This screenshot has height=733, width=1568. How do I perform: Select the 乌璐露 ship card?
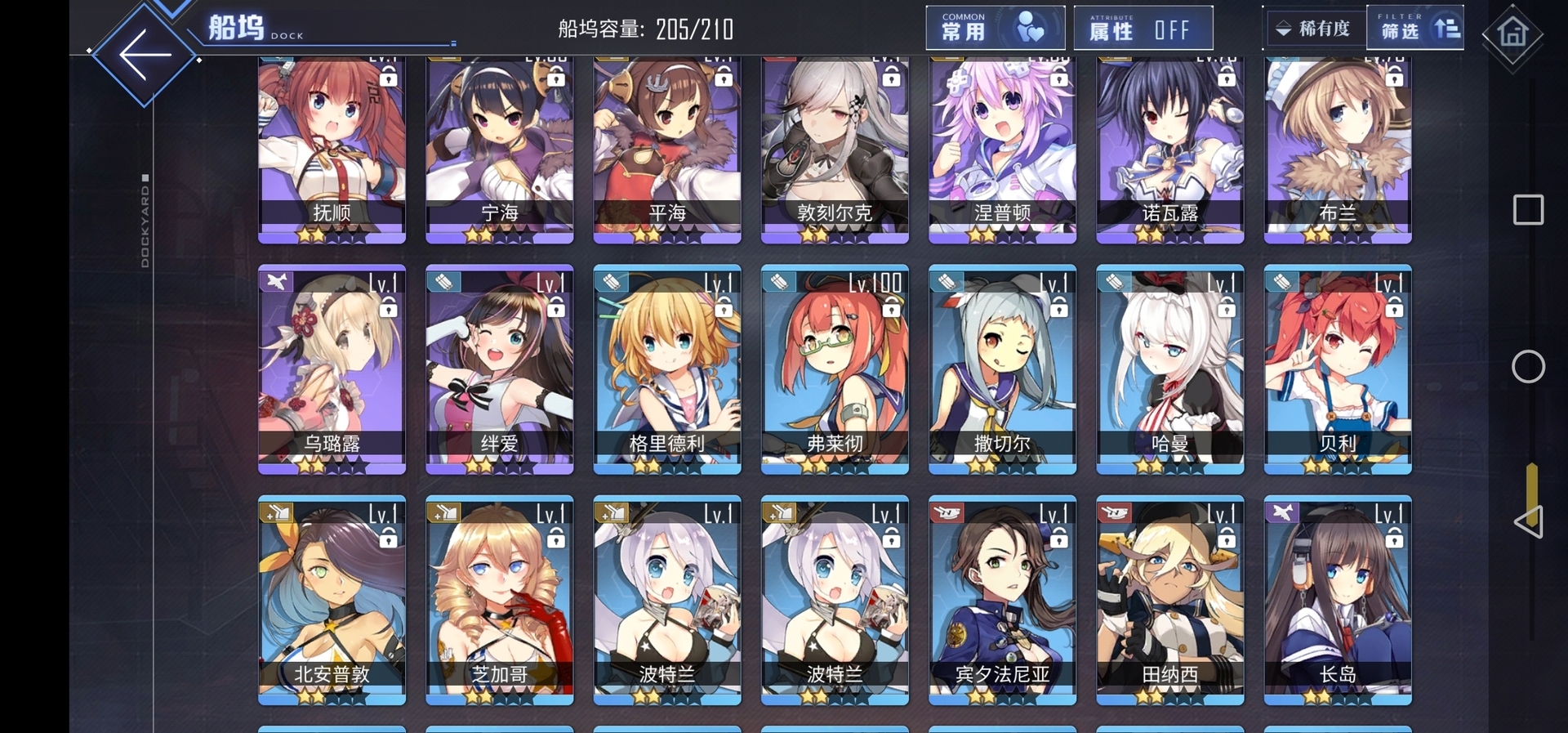point(332,369)
